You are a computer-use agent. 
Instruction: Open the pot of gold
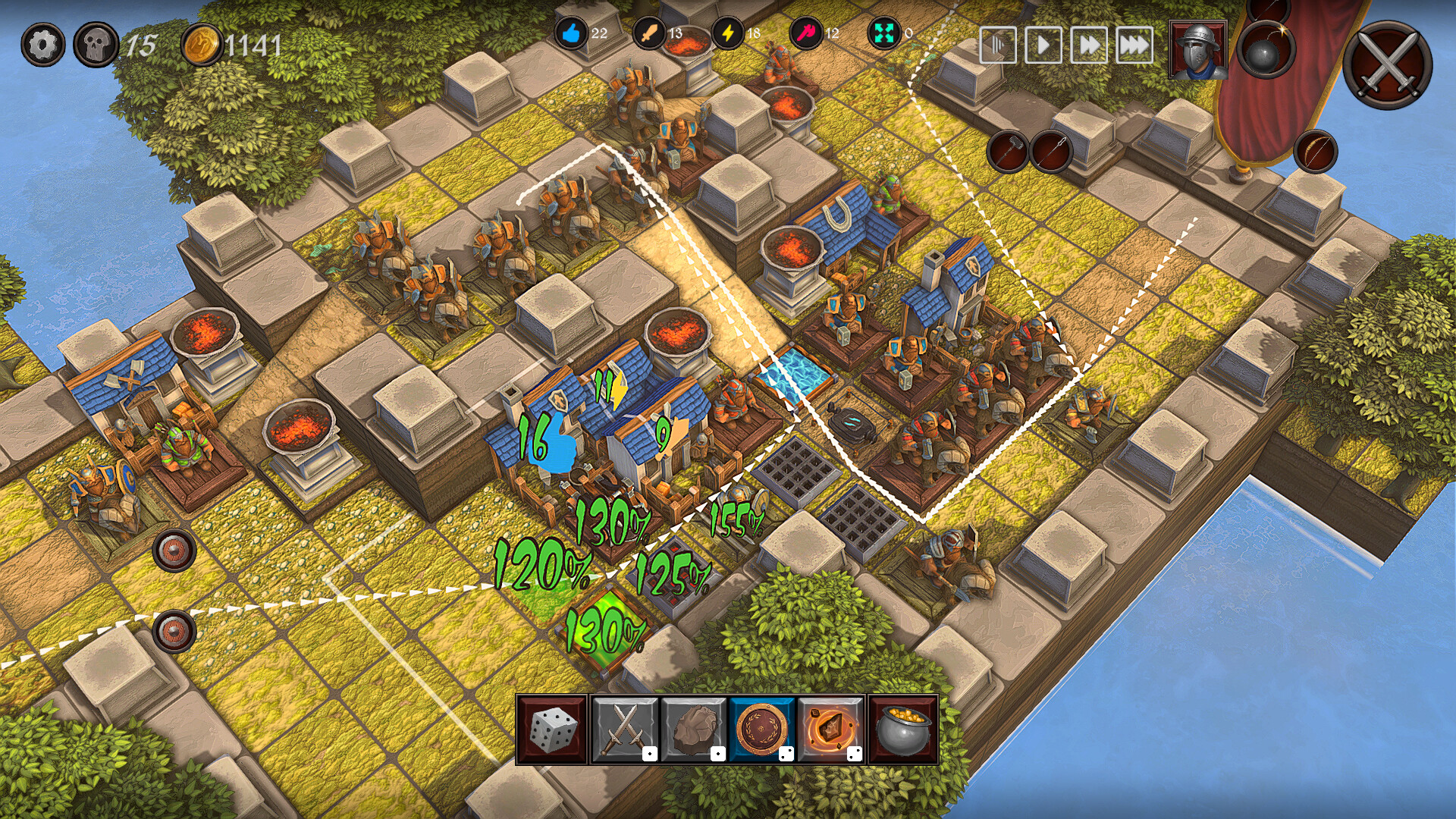(x=902, y=730)
